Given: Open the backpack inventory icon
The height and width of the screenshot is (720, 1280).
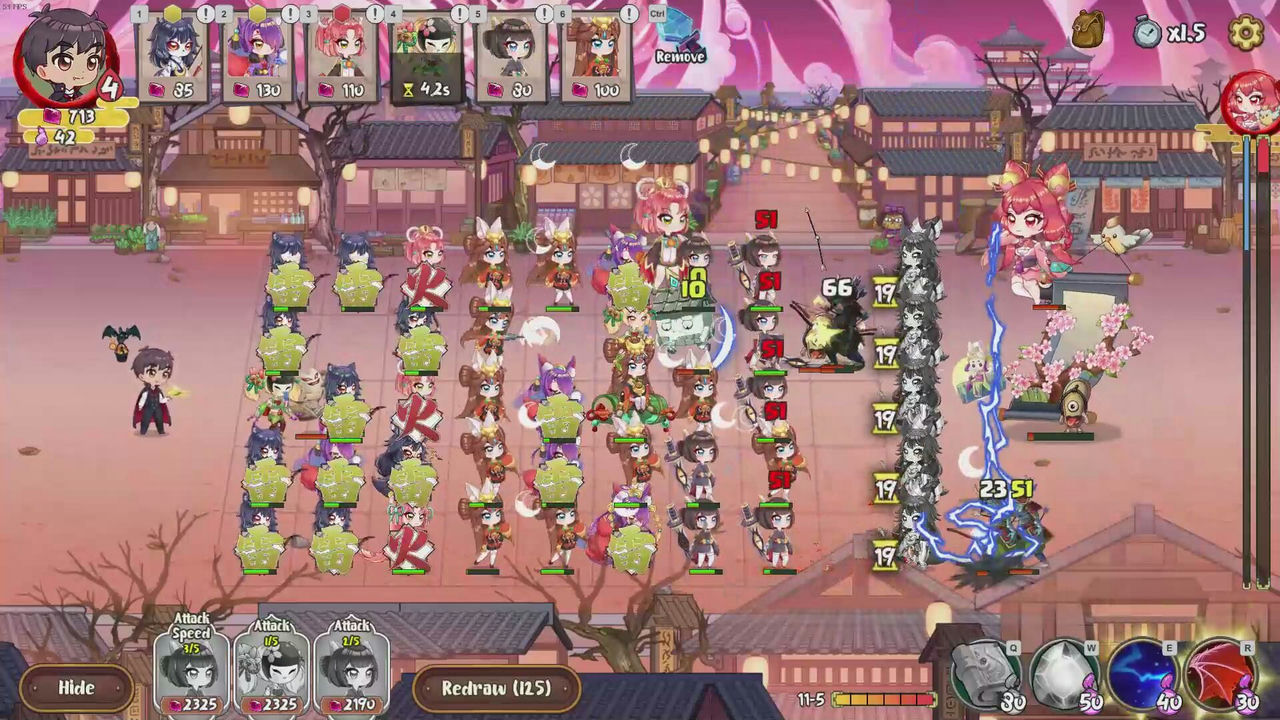Looking at the screenshot, I should coord(1086,30).
